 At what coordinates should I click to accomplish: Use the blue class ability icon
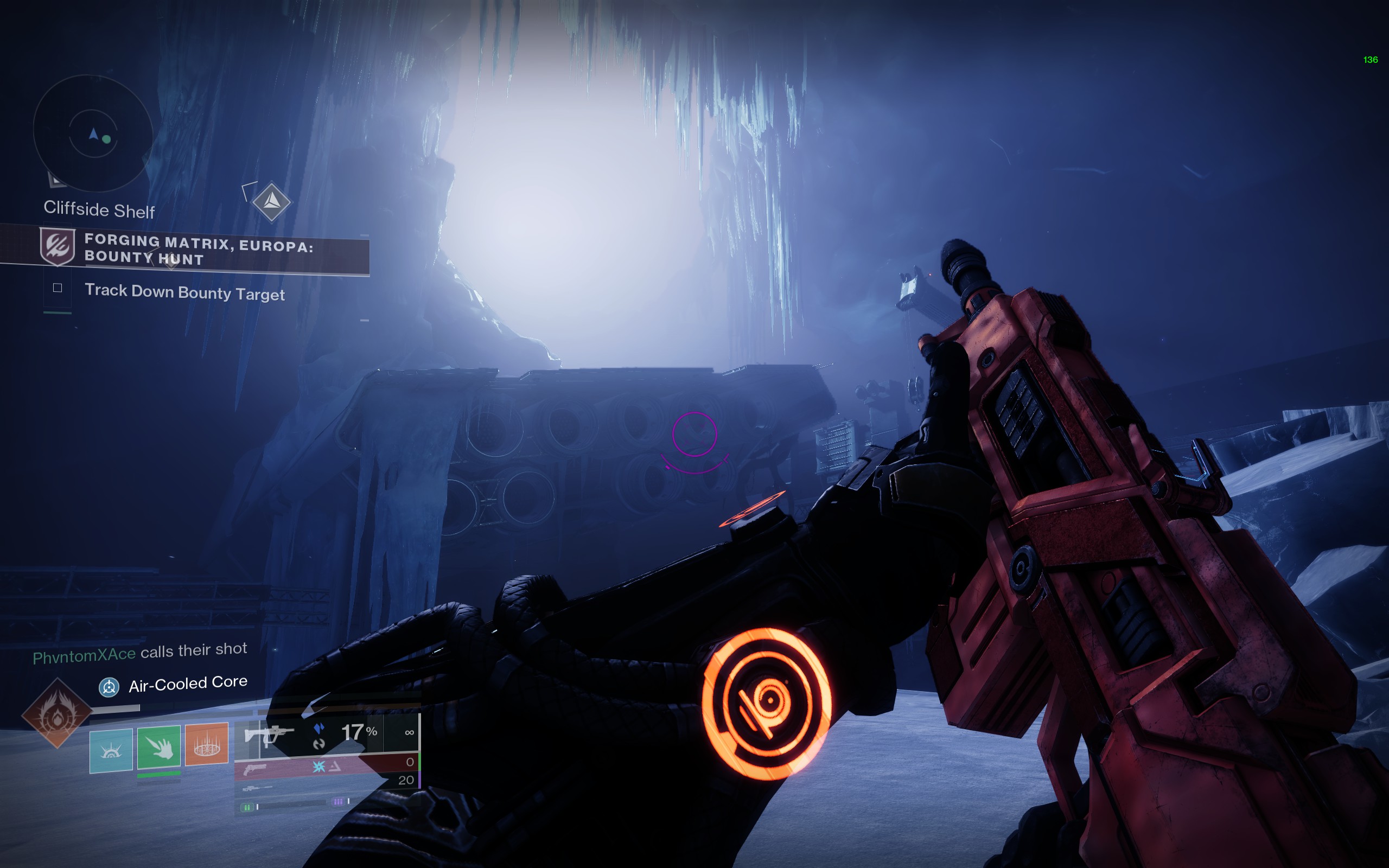111,750
